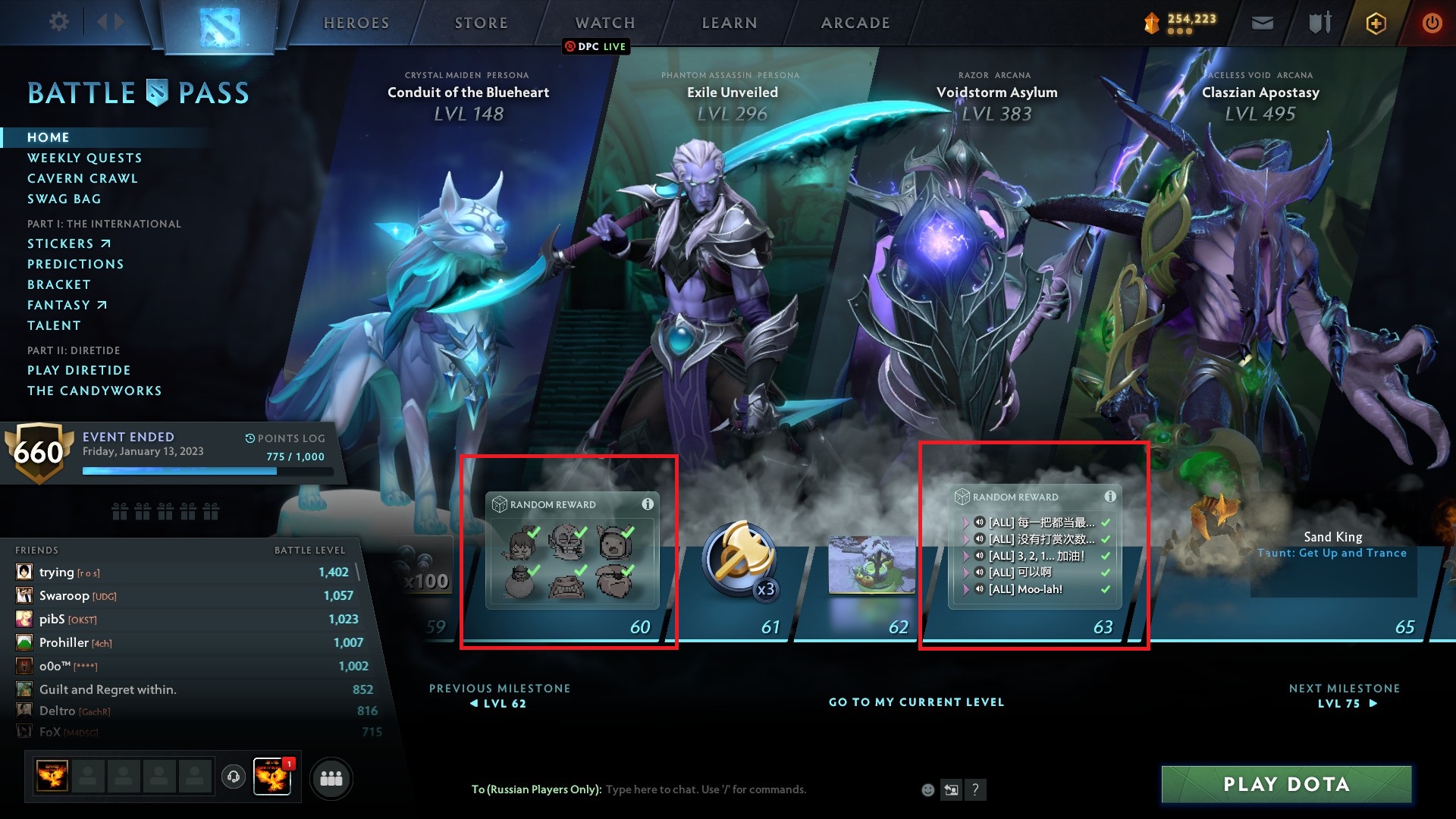Open the emoticon smiley in chat bar
1456x819 pixels.
[x=927, y=789]
